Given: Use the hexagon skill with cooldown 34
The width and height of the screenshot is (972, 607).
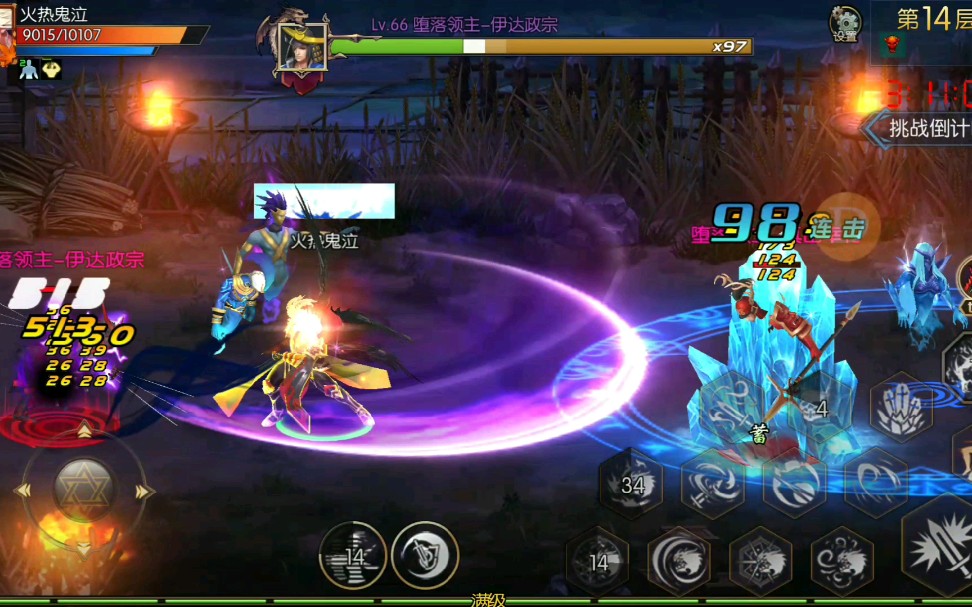Looking at the screenshot, I should pyautogui.click(x=632, y=485).
